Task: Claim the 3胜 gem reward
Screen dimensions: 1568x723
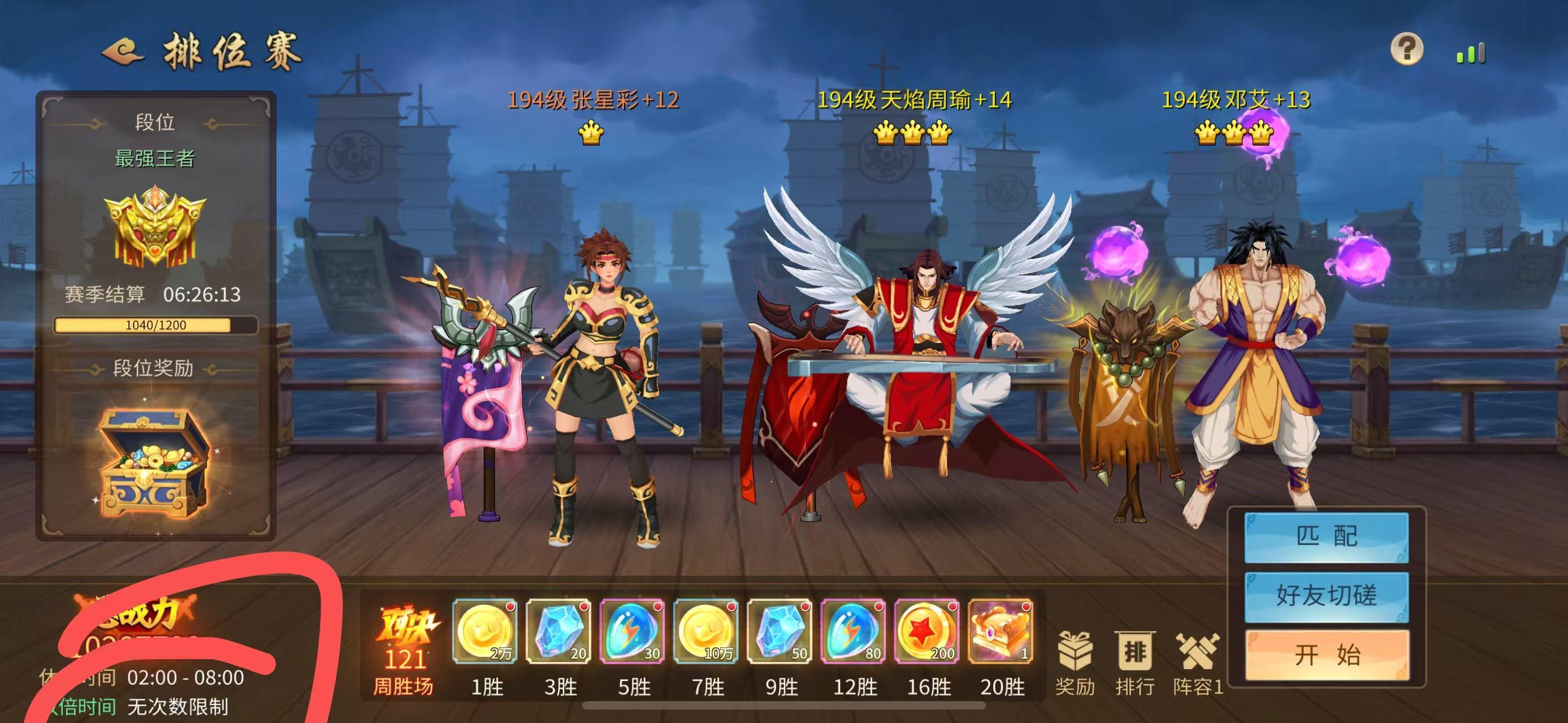Action: point(560,633)
